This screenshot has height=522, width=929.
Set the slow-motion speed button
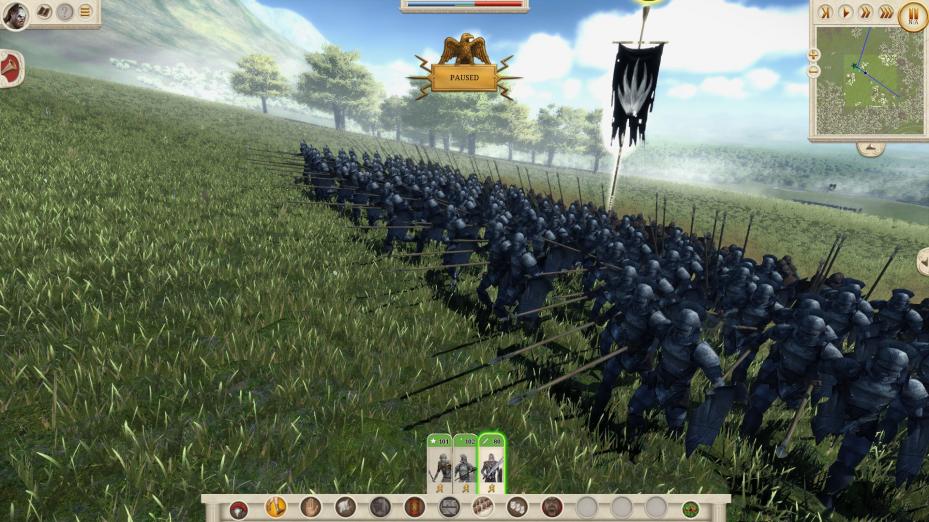click(x=826, y=13)
